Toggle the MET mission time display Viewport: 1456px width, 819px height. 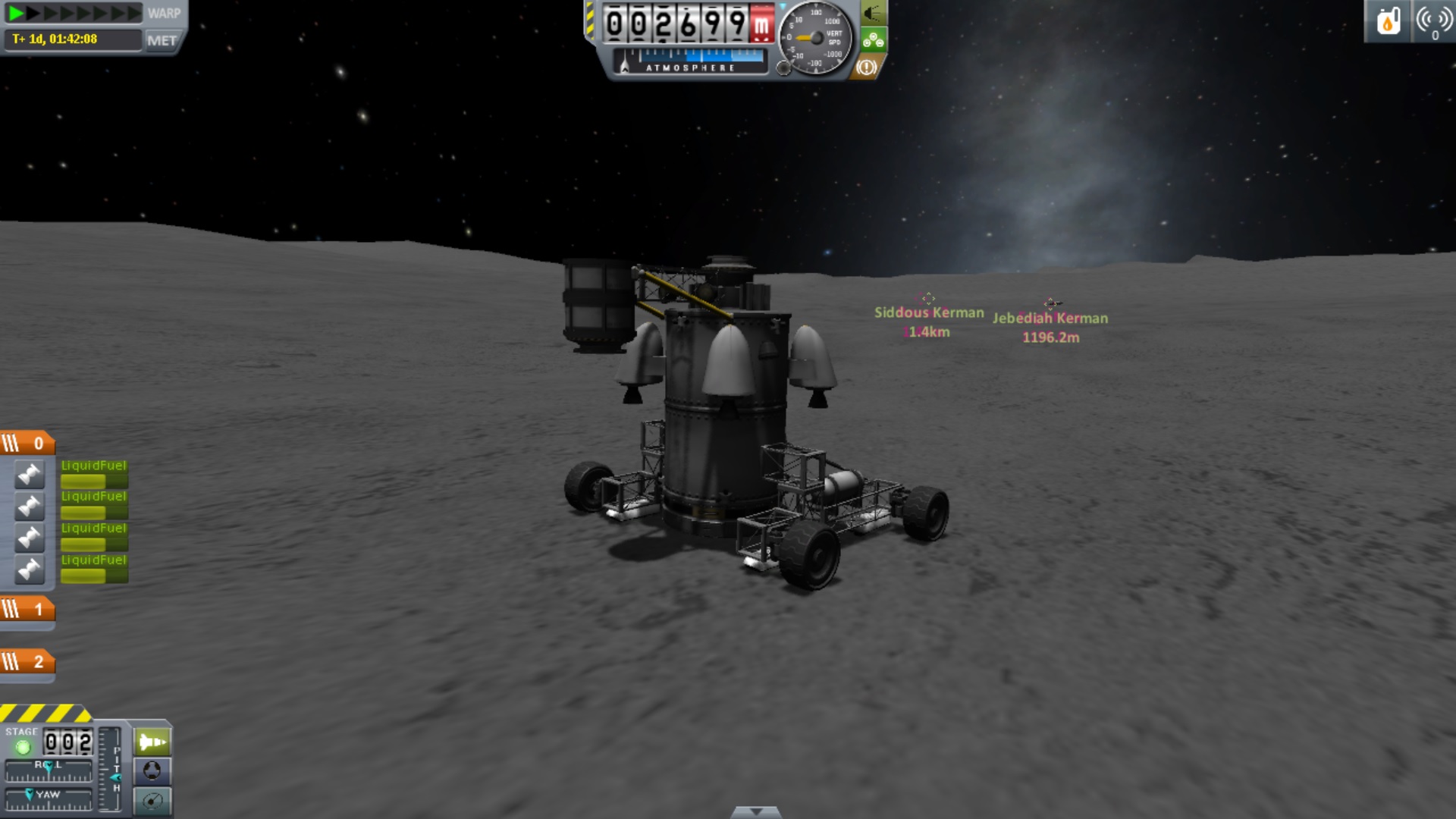coord(162,41)
